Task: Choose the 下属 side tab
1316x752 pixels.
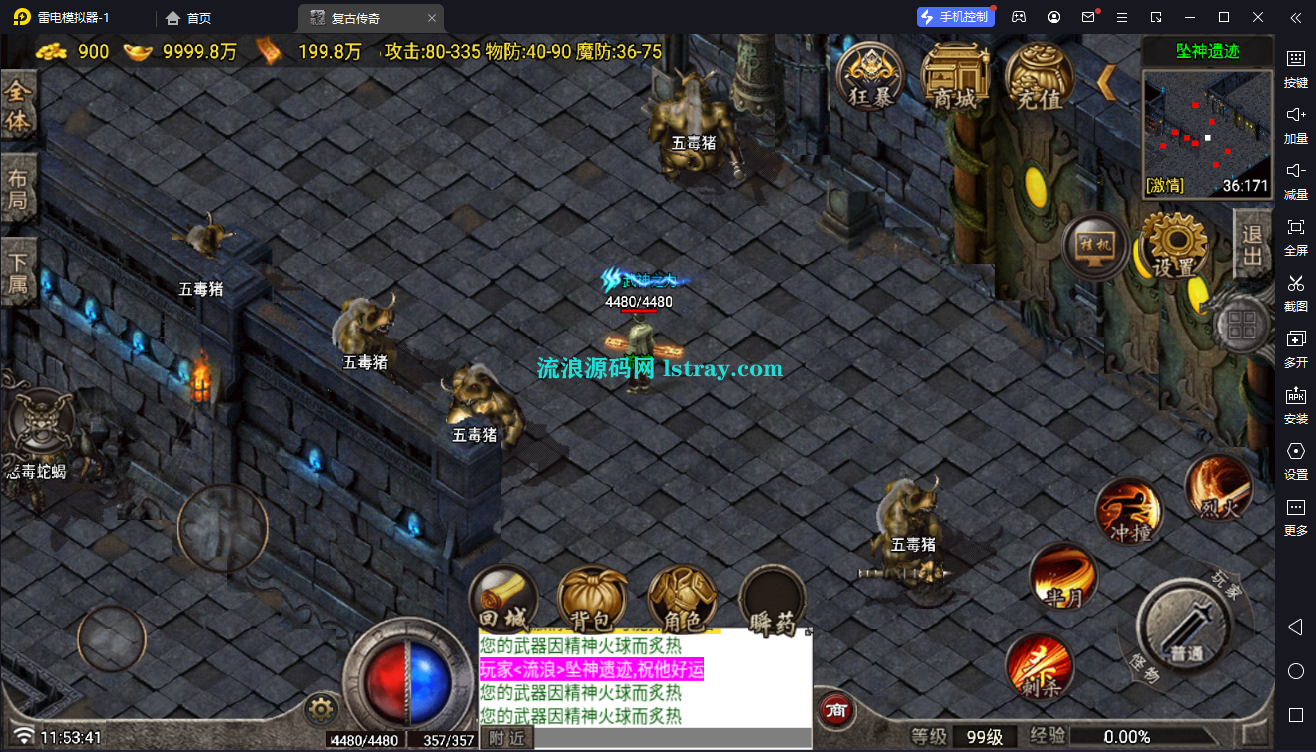Action: coord(18,275)
